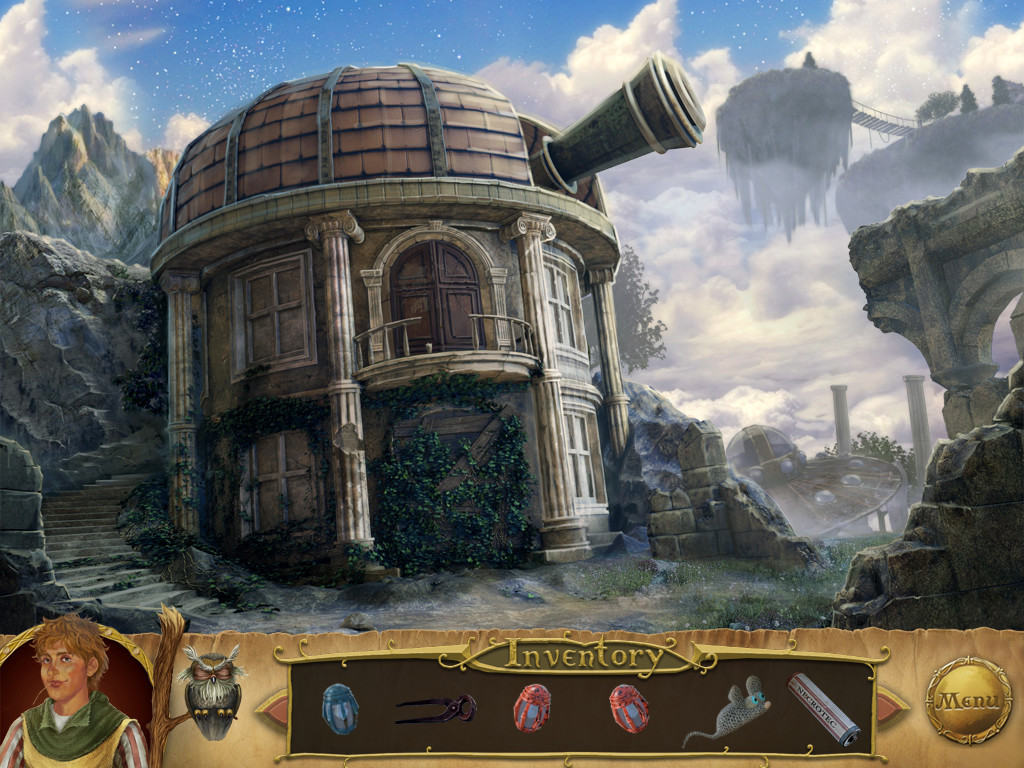
Task: Select the blue scarab beetle in inventory
Action: pos(340,709)
